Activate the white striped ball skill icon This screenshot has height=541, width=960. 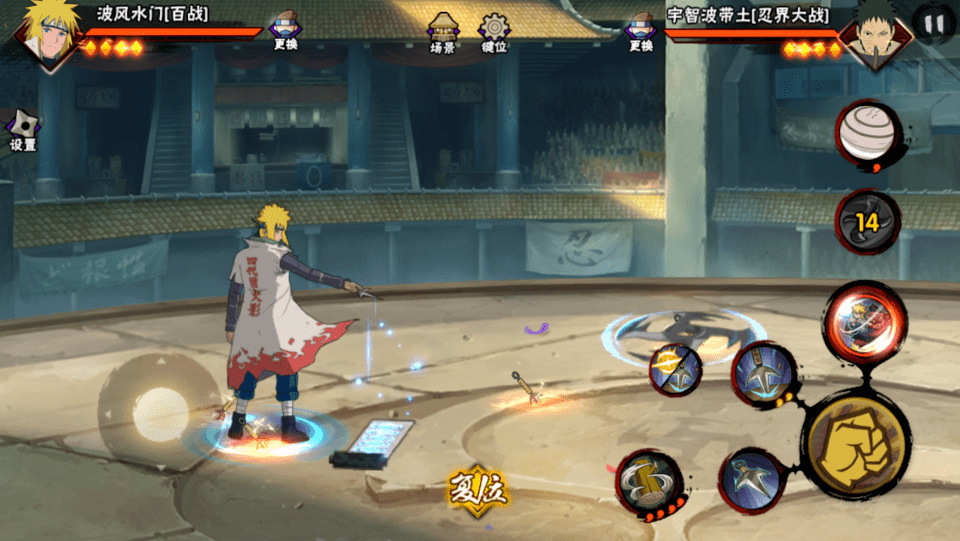pyautogui.click(x=867, y=134)
